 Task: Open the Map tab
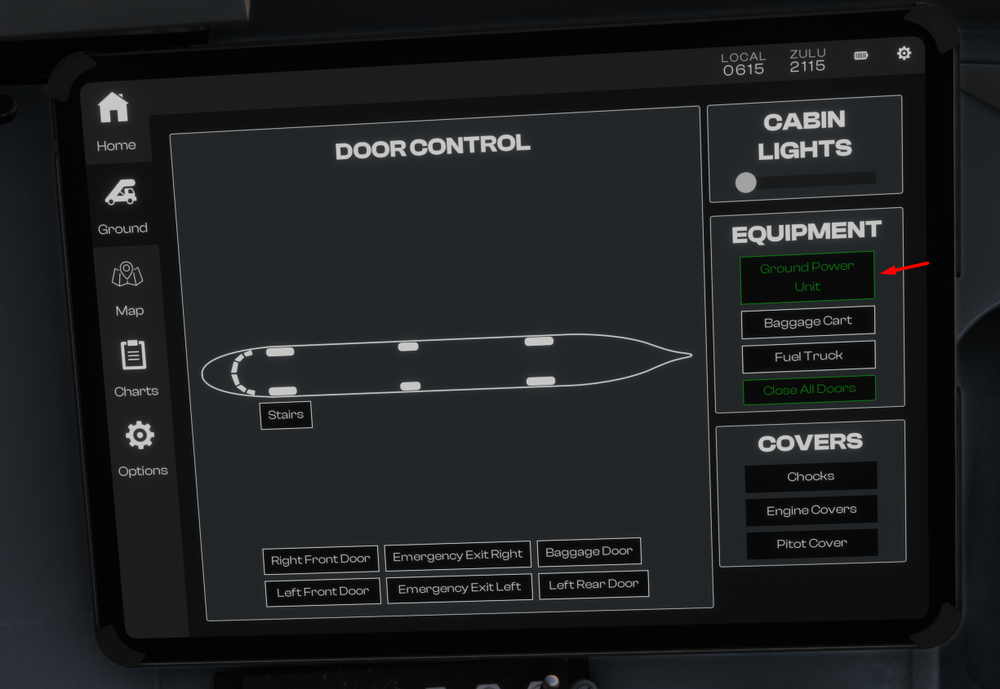[x=128, y=288]
